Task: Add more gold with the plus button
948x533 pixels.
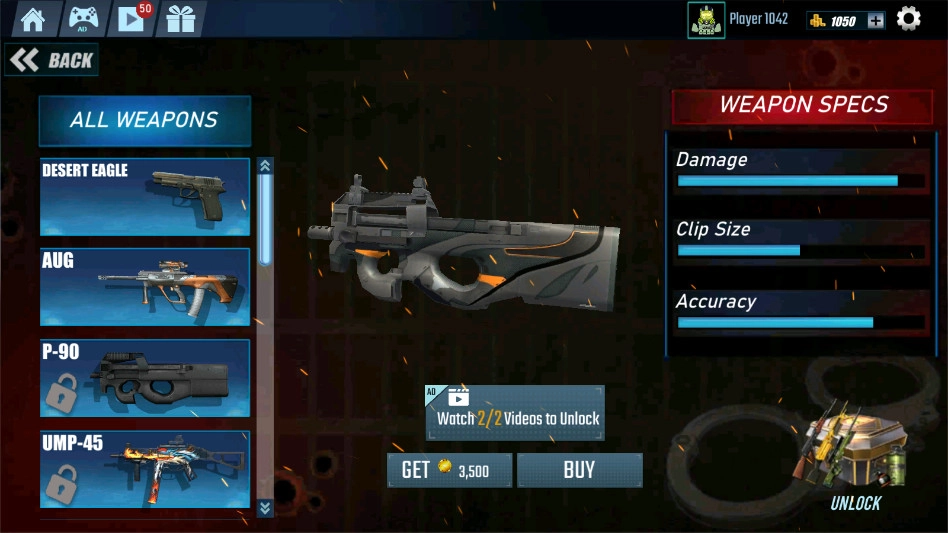Action: (x=875, y=20)
